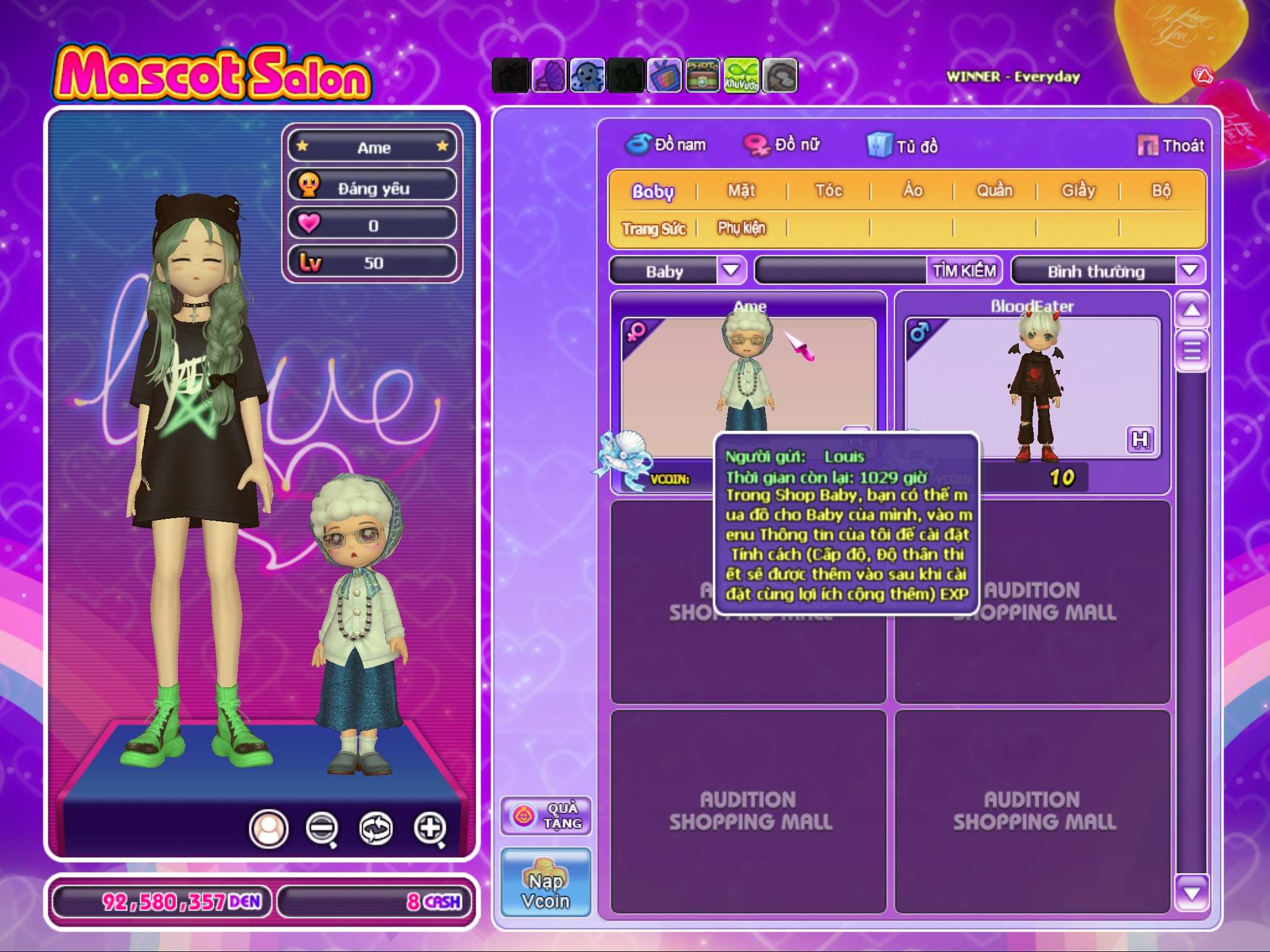The height and width of the screenshot is (952, 1270).
Task: Open the Đồ nam men's items section
Action: [x=666, y=145]
